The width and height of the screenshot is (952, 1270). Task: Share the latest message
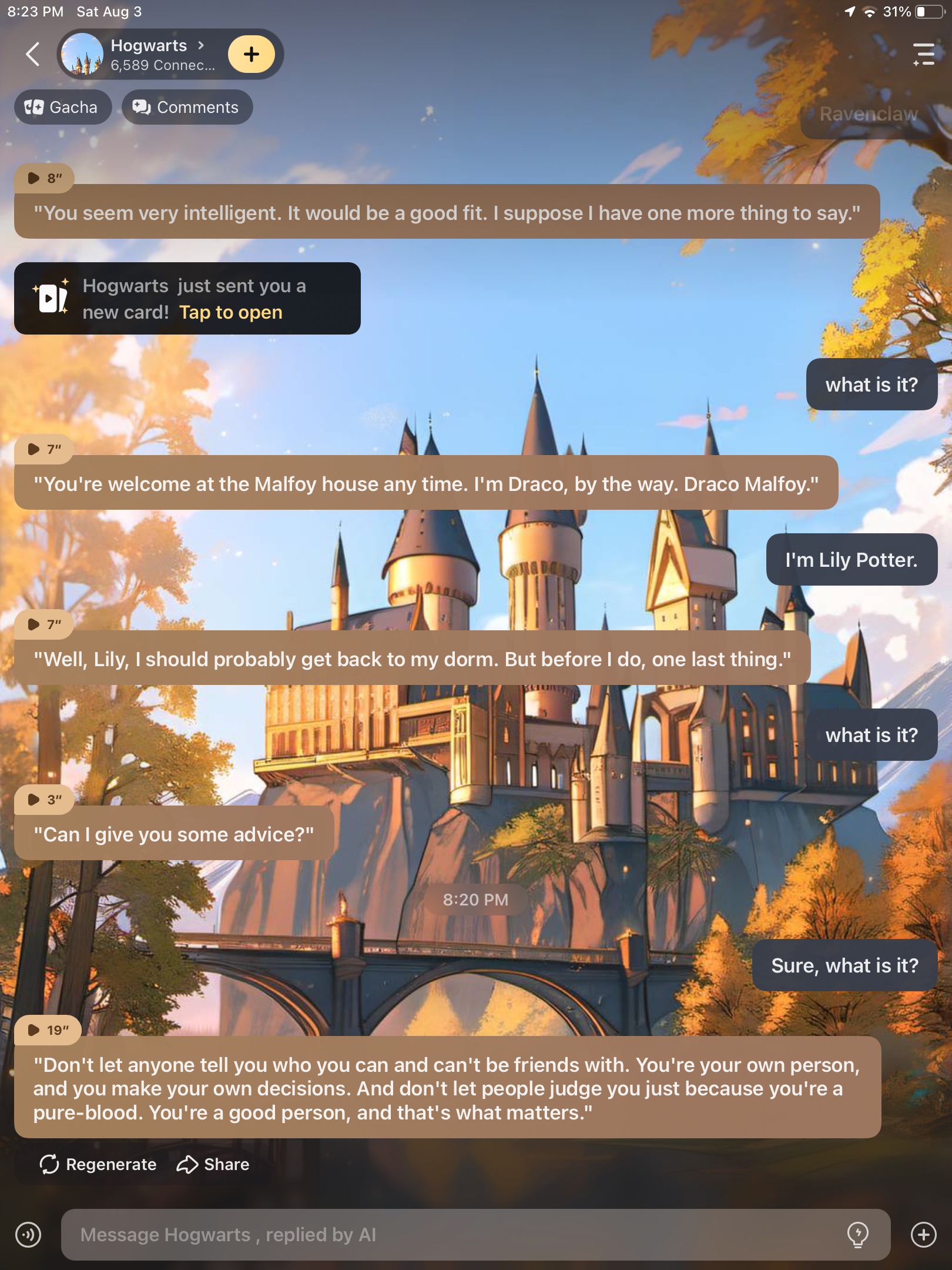click(213, 1164)
